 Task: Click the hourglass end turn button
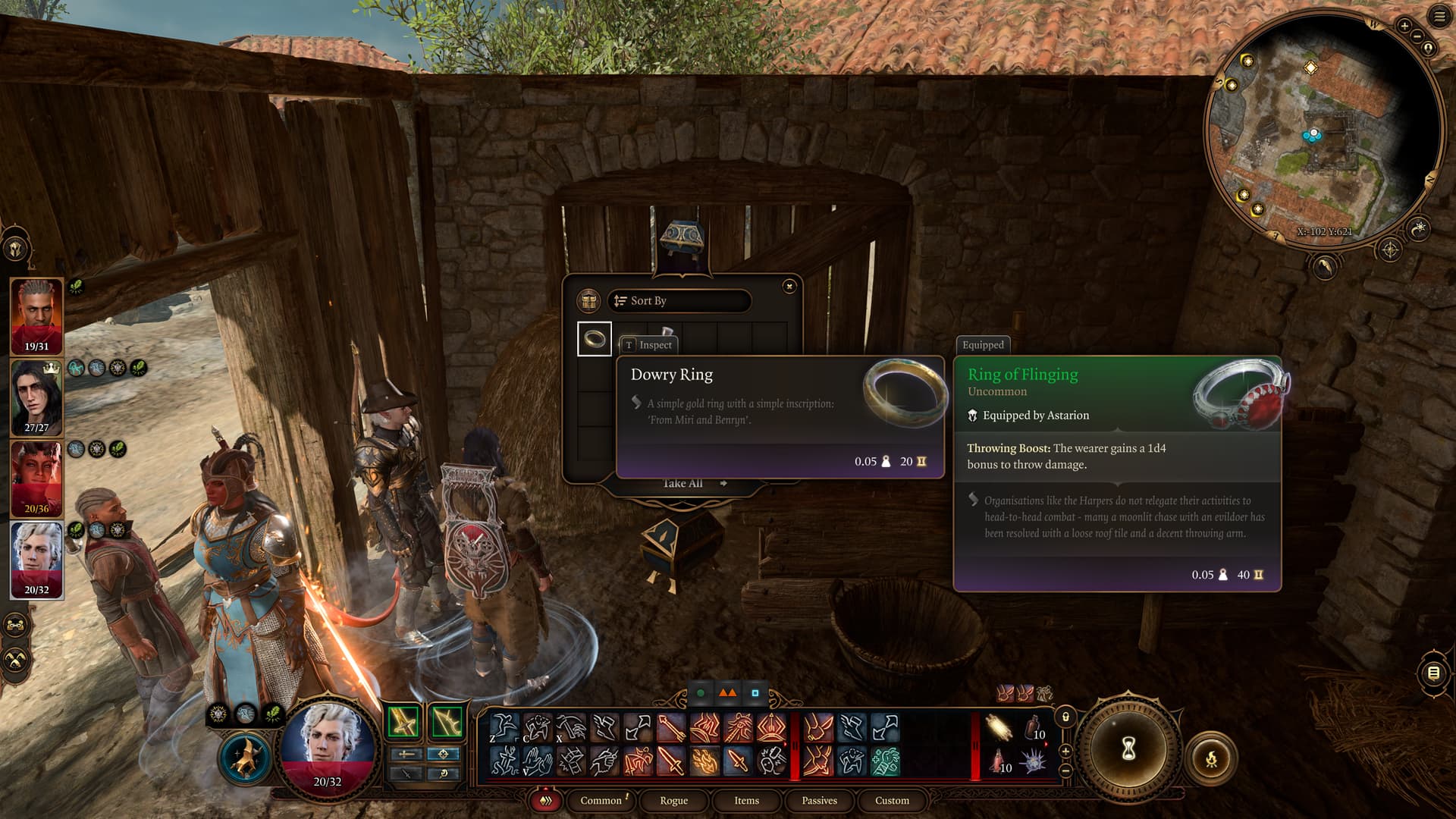pos(1128,749)
